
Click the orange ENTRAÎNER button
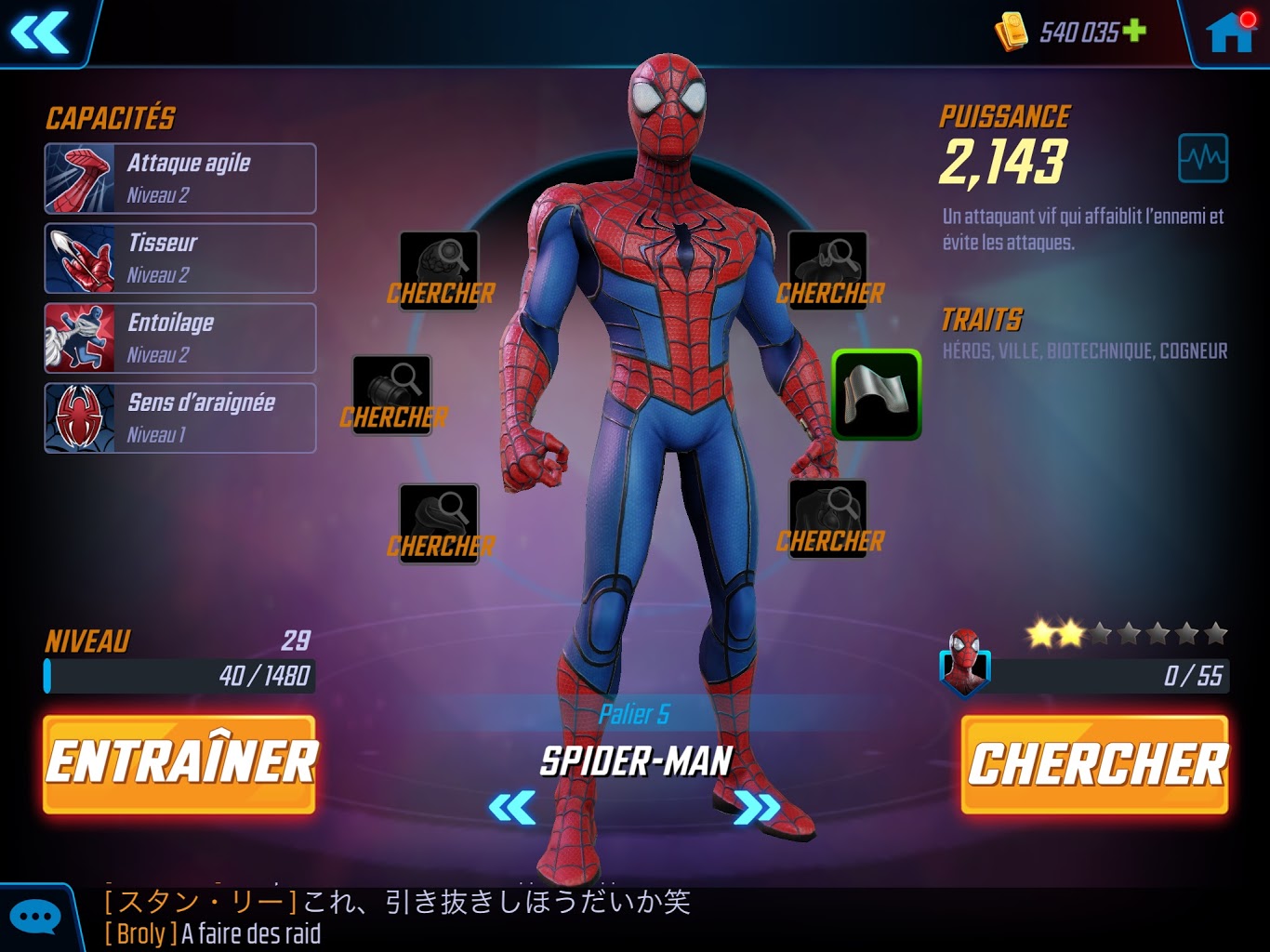tap(179, 764)
